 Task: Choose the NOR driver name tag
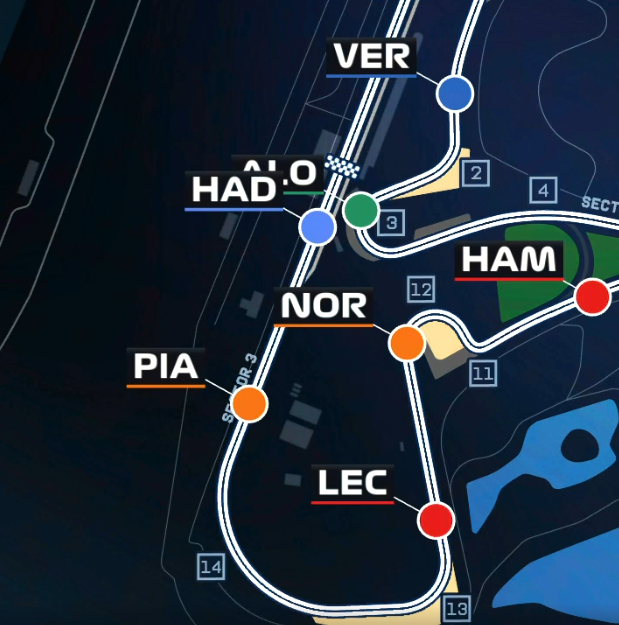324,306
